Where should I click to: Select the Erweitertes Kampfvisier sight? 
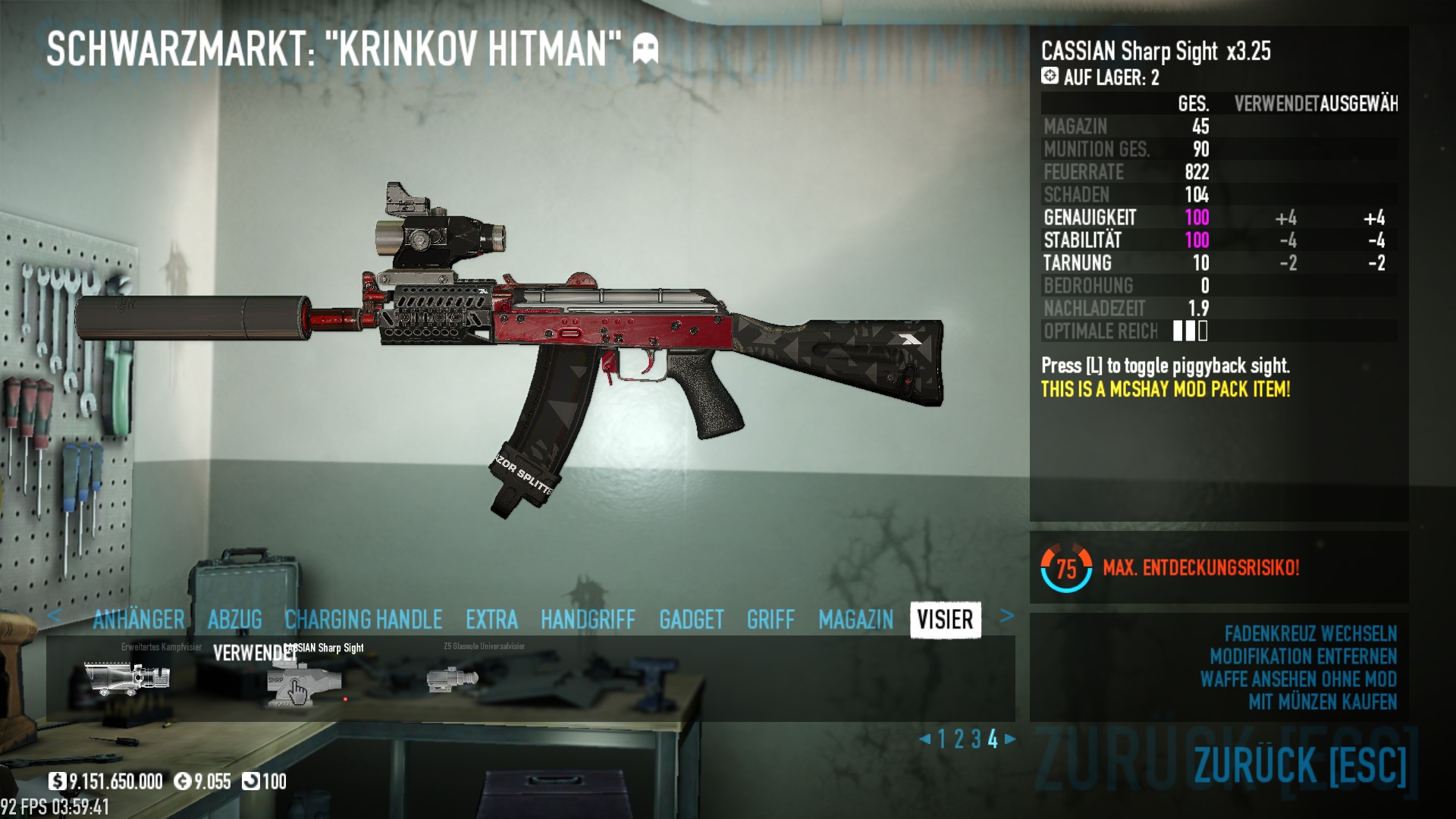tap(127, 677)
